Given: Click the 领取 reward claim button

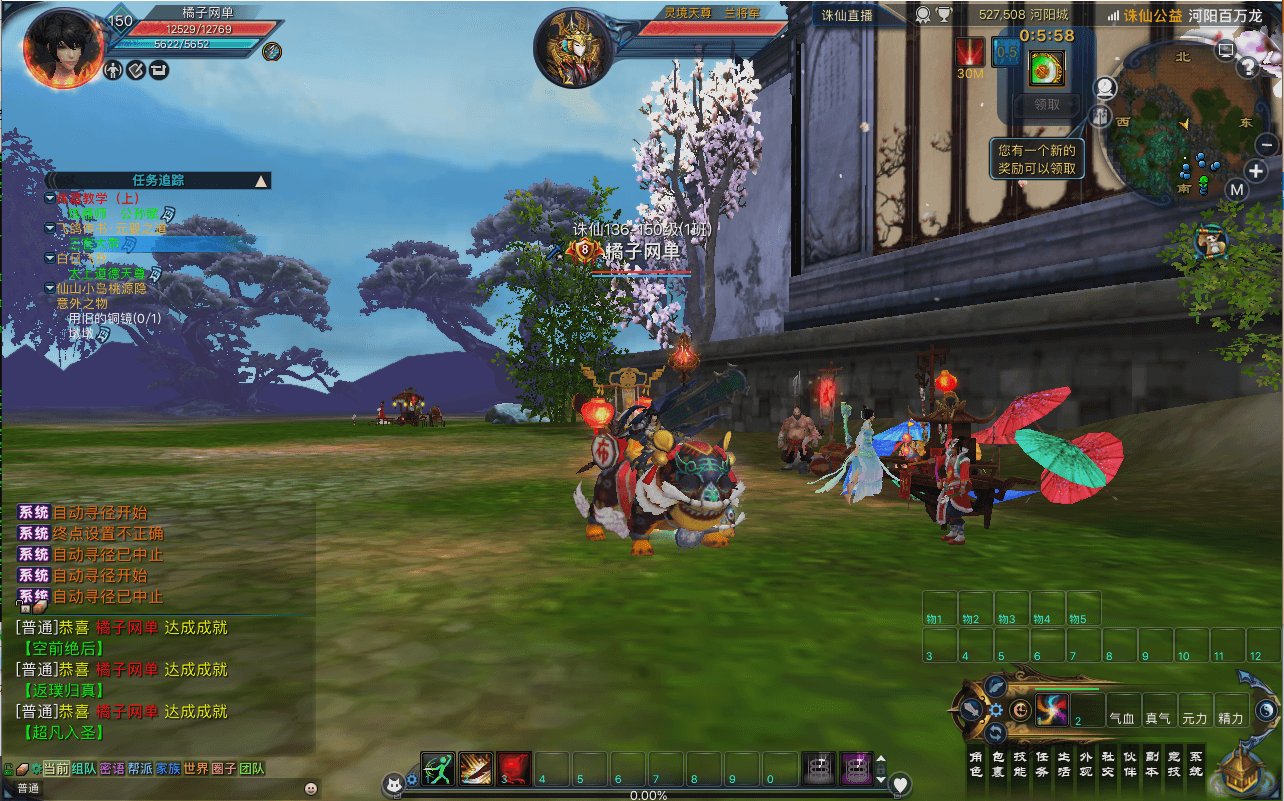Looking at the screenshot, I should click(x=1046, y=104).
